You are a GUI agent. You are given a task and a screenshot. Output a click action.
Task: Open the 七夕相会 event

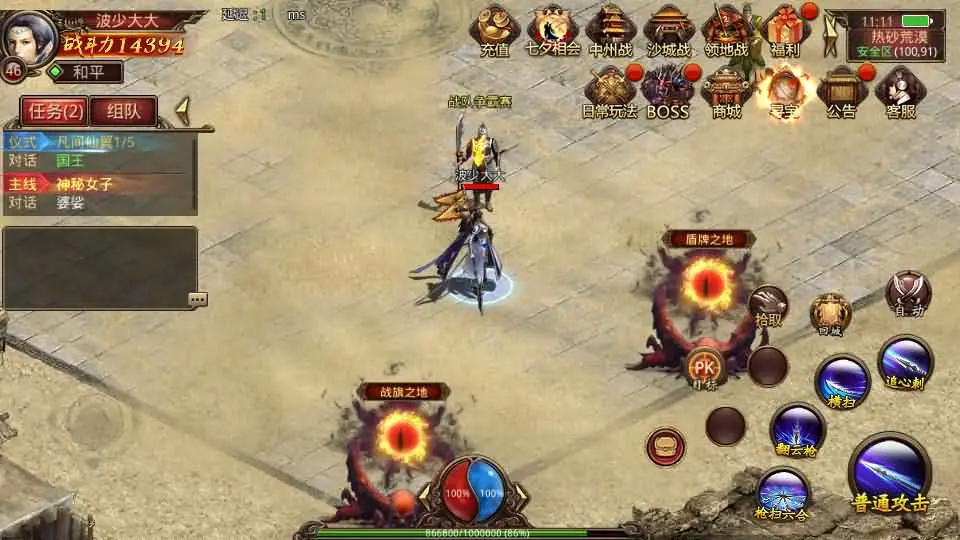click(x=553, y=30)
